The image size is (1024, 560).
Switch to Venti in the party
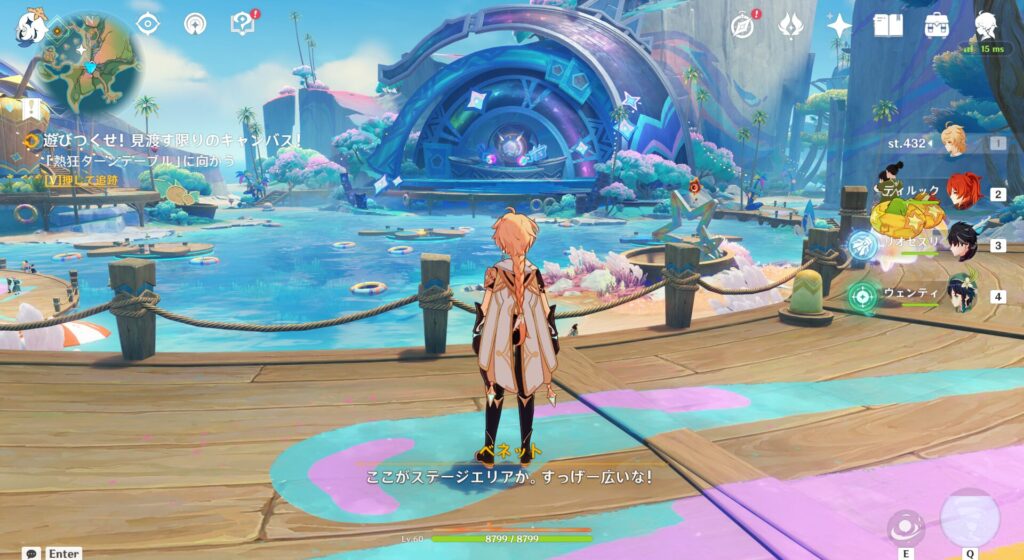pos(963,295)
